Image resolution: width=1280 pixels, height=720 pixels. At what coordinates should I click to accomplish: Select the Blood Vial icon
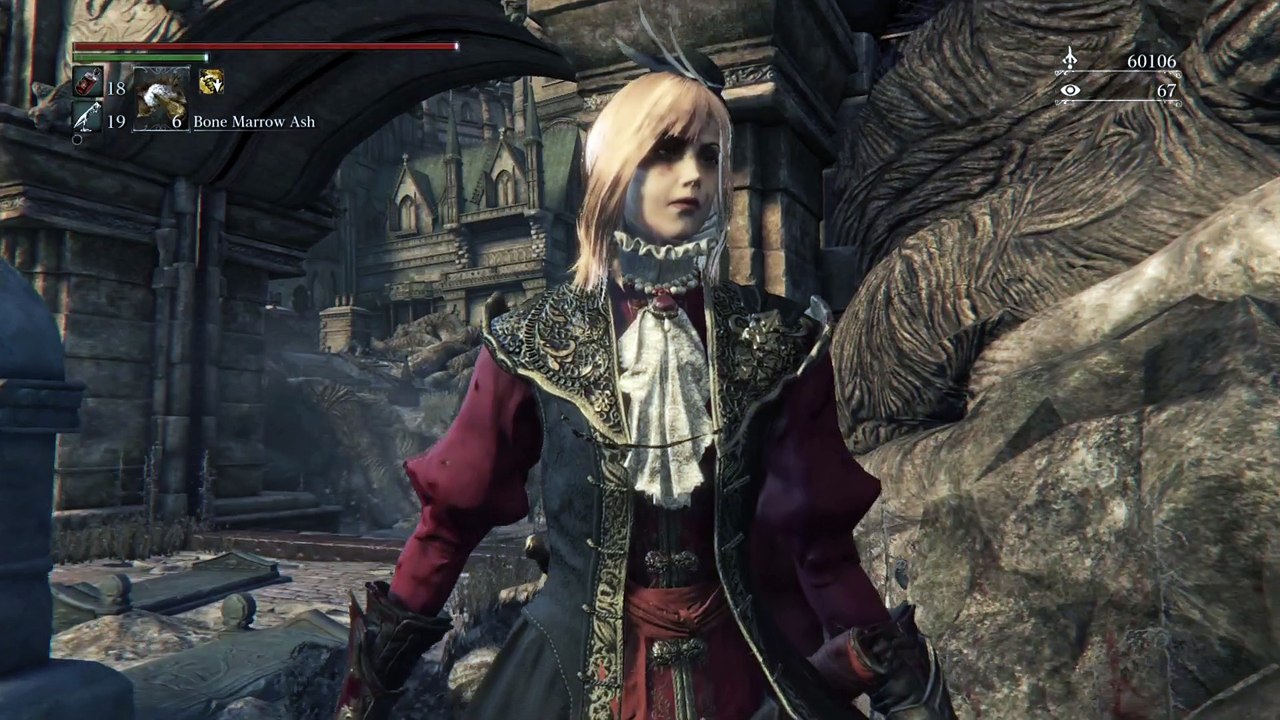[x=86, y=83]
